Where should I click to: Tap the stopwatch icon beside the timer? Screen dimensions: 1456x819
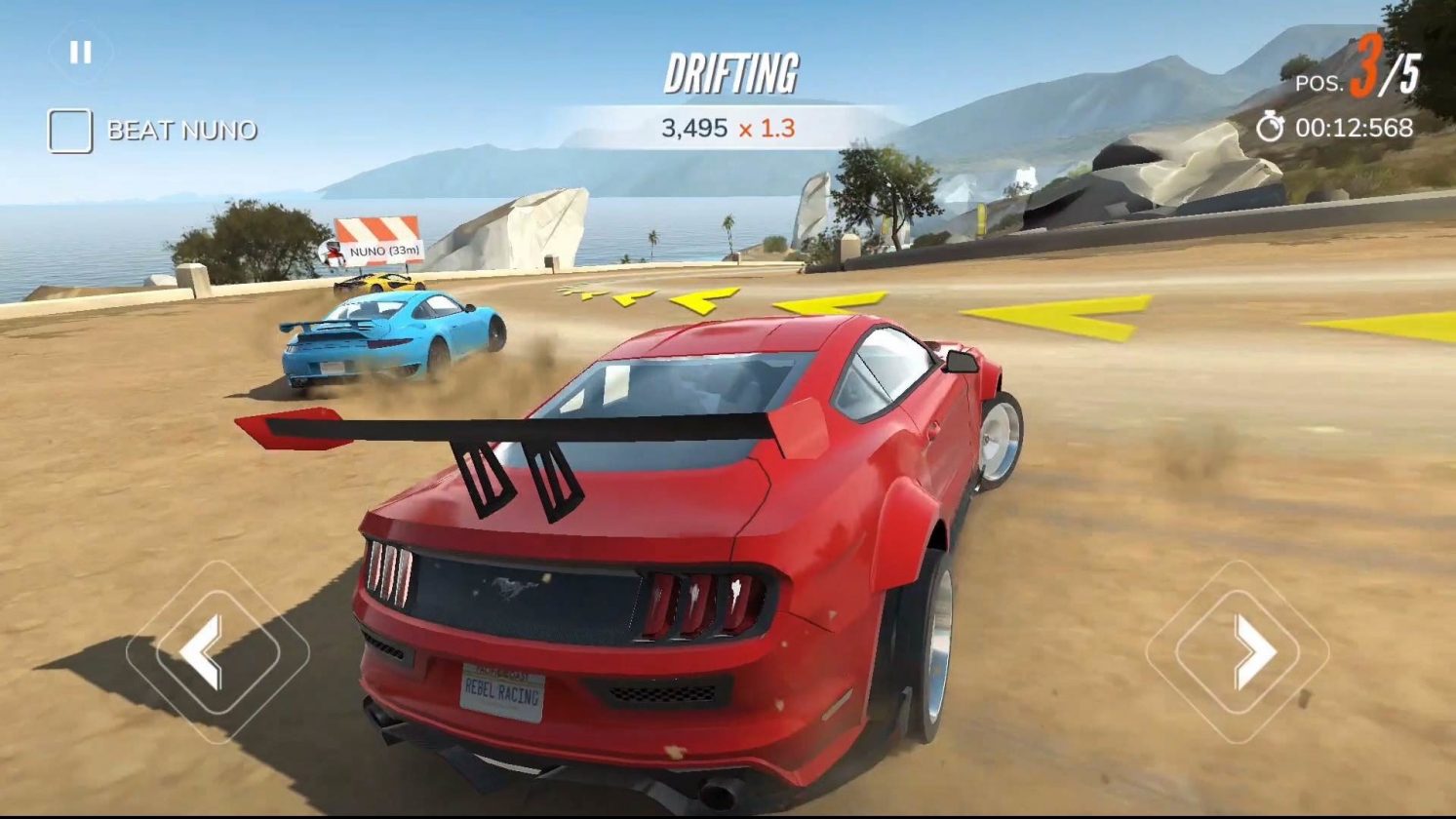coord(1270,124)
